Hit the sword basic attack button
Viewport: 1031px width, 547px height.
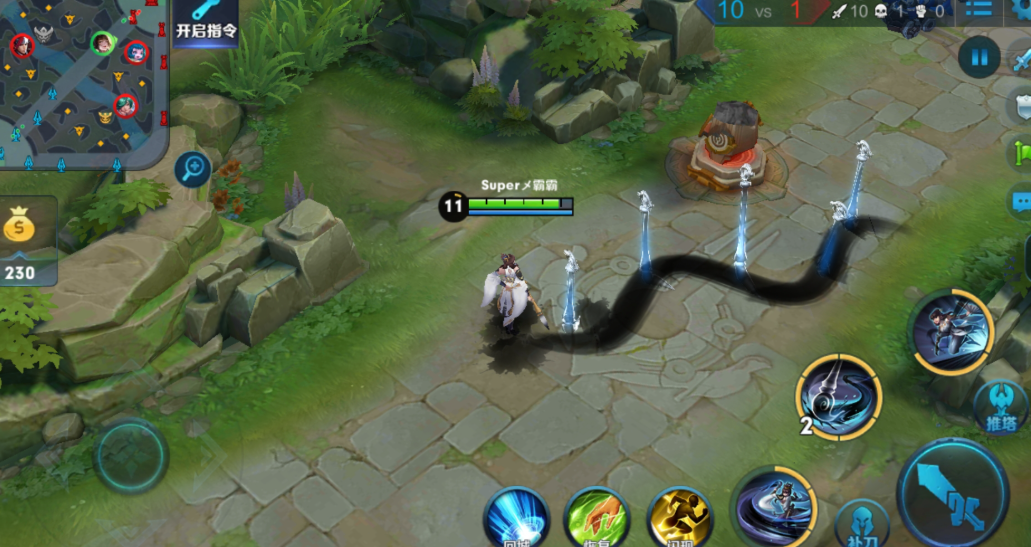953,494
